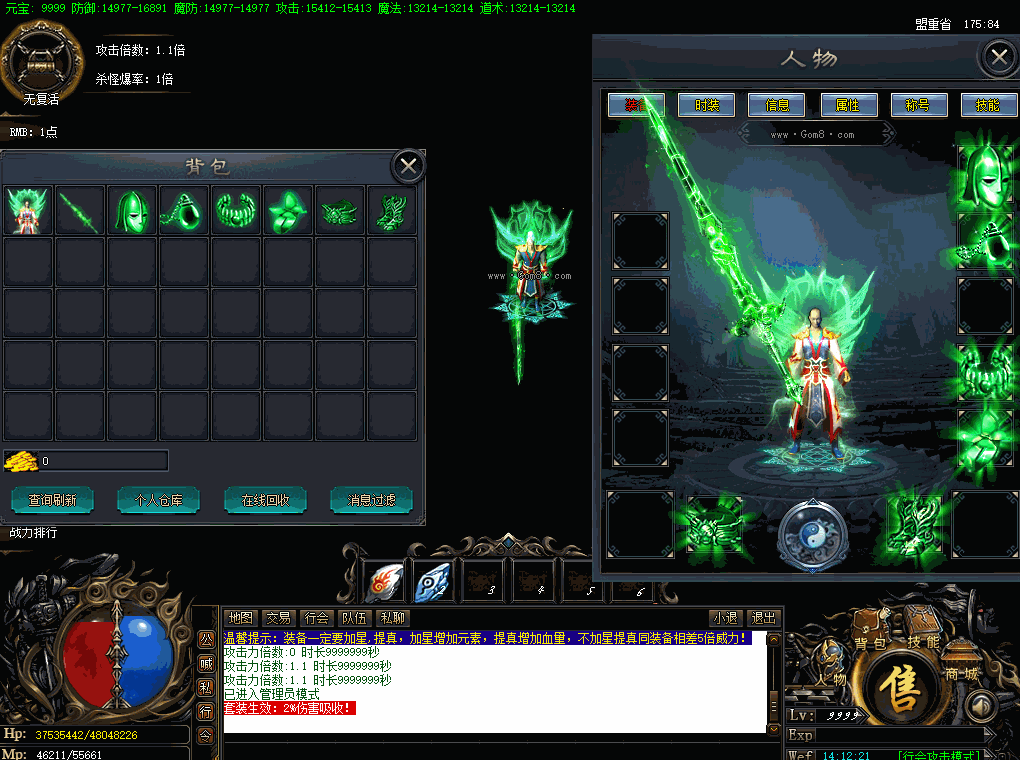1020x760 pixels.
Task: Open 消息过滤 message filter
Action: (x=371, y=500)
